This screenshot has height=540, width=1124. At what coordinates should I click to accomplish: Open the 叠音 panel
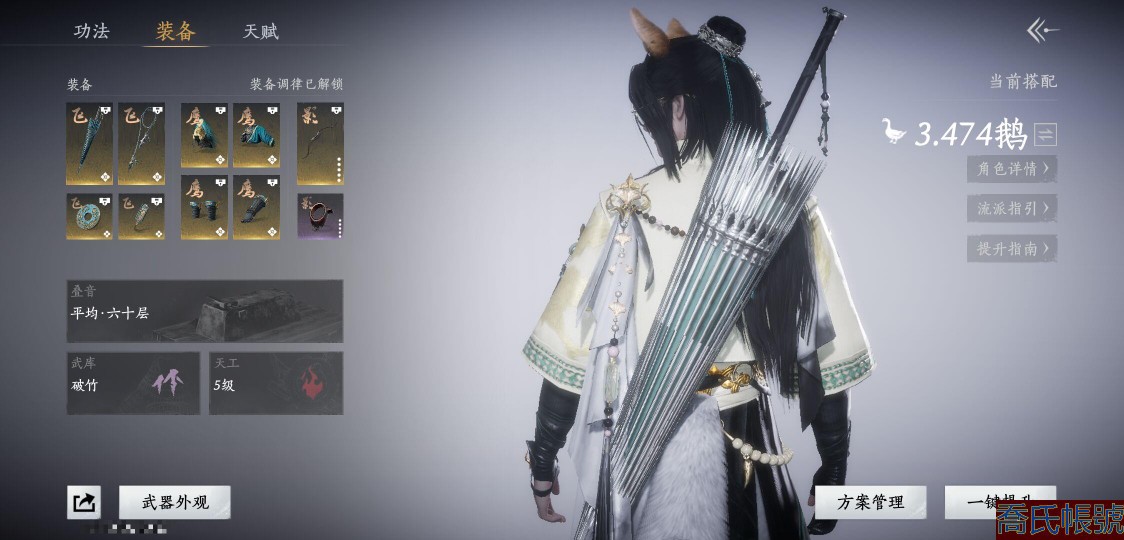point(205,311)
